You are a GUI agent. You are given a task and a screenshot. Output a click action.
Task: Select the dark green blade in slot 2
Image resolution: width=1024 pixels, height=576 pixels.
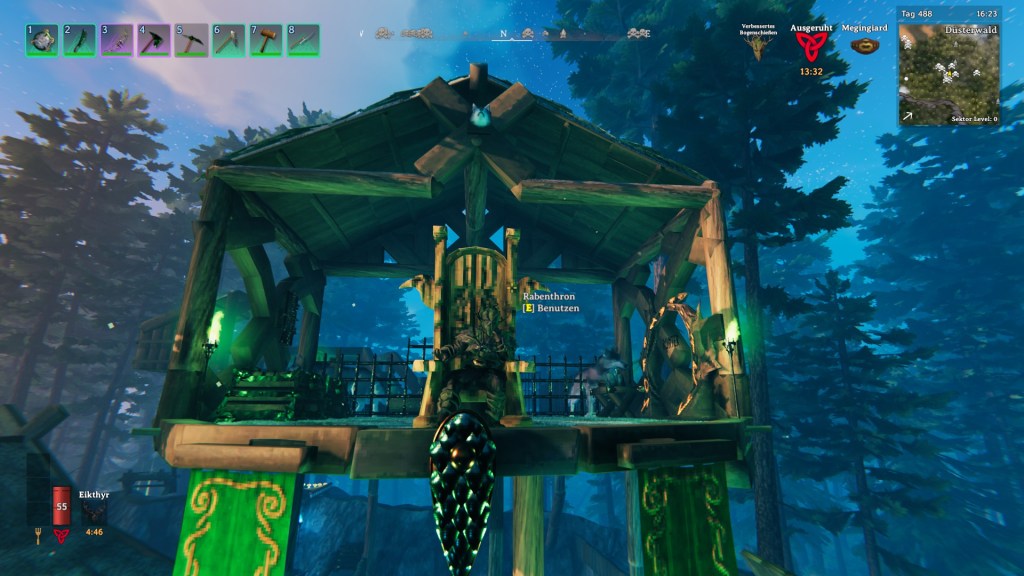(x=79, y=40)
